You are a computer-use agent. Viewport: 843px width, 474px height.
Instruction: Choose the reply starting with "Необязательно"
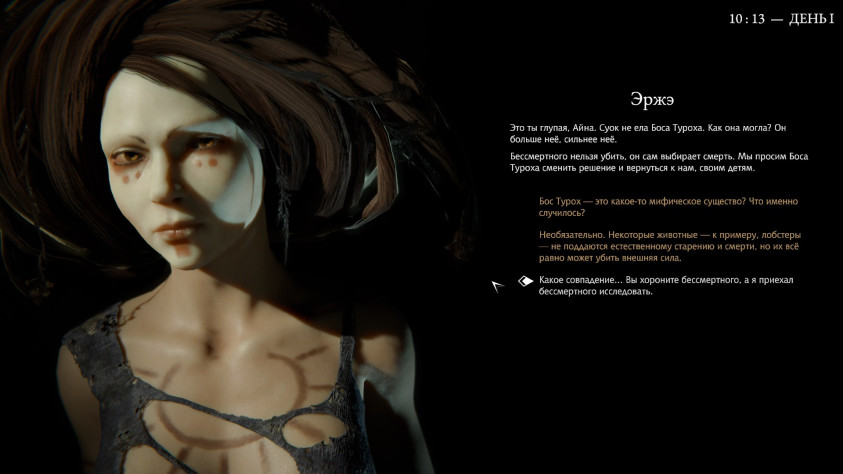click(667, 246)
